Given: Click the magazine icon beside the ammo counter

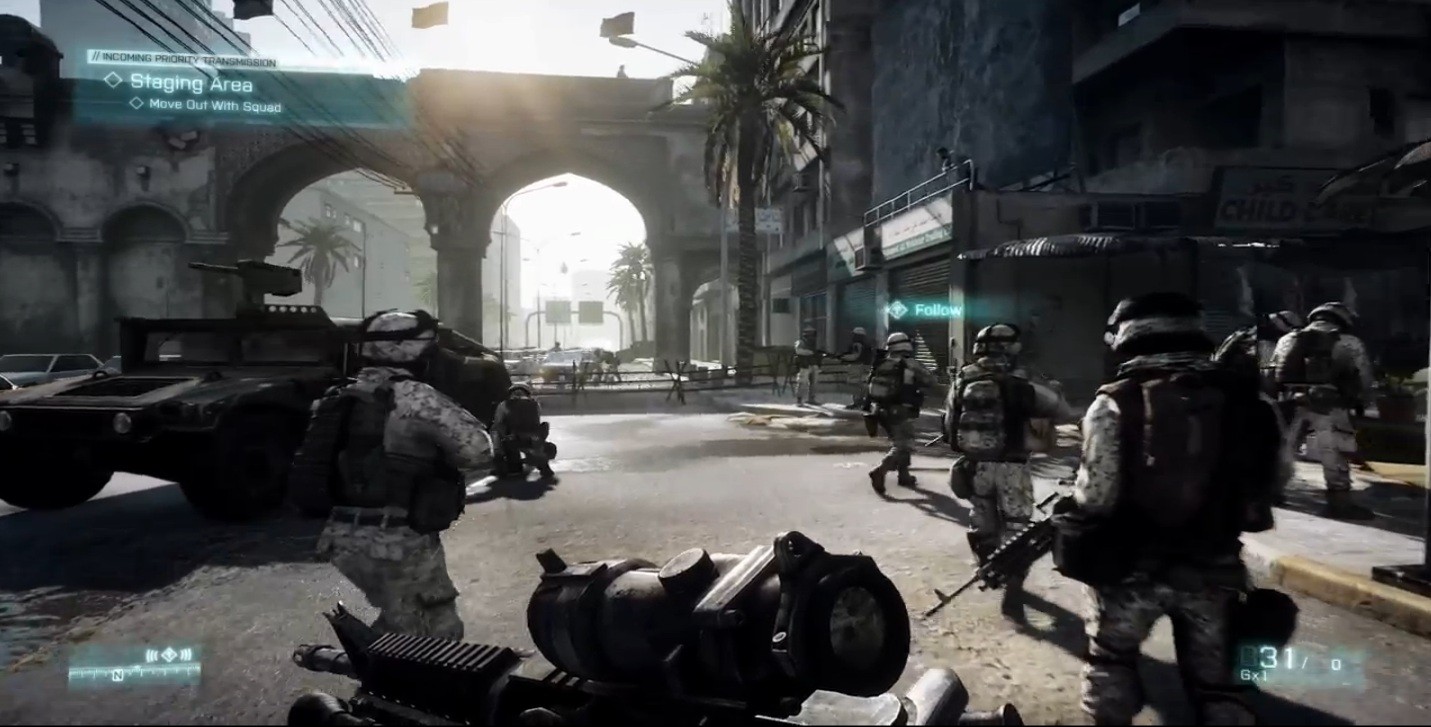Looking at the screenshot, I should pos(1249,657).
